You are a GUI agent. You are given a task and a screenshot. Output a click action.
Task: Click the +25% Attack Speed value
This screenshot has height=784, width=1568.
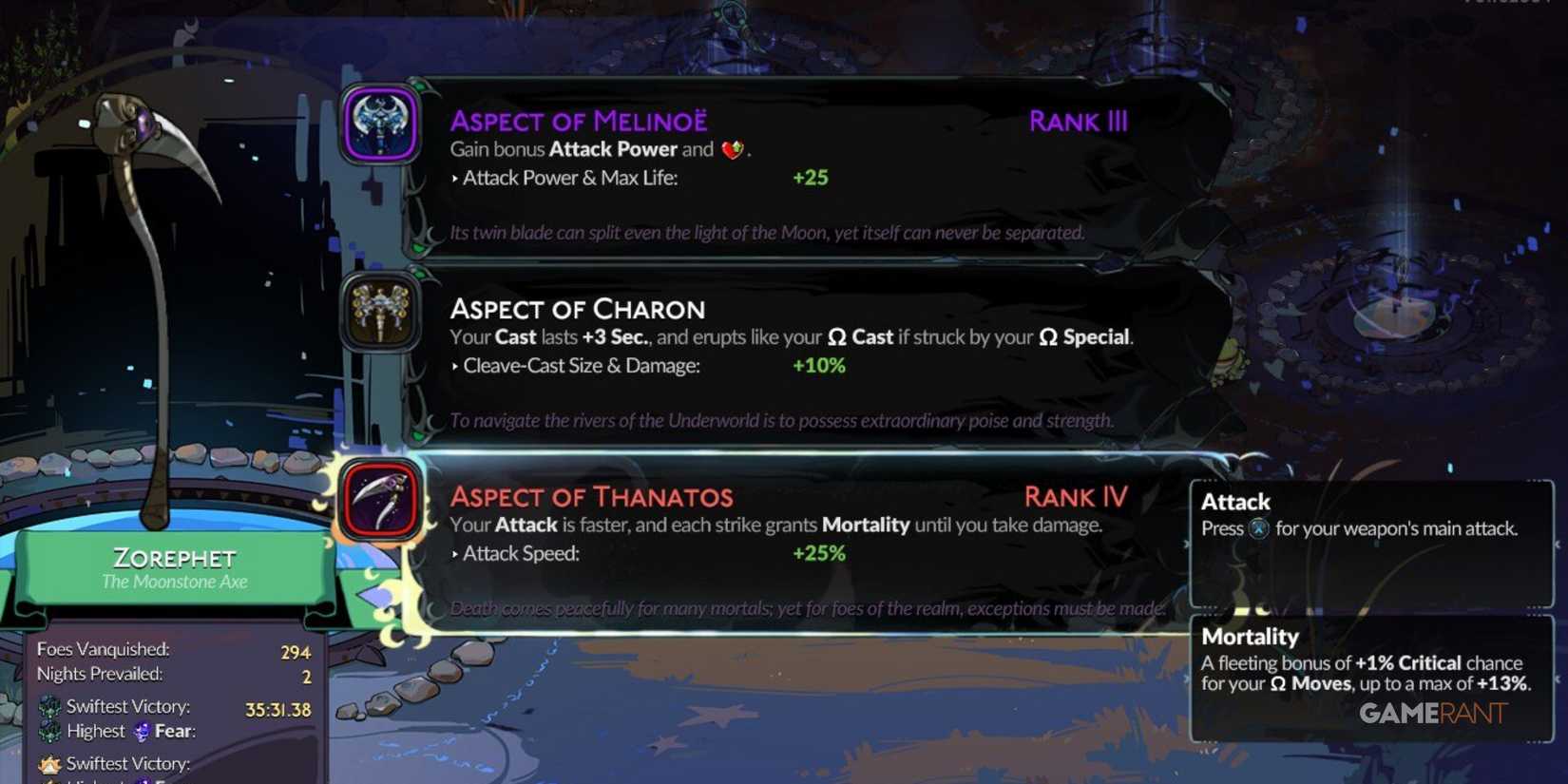(818, 552)
